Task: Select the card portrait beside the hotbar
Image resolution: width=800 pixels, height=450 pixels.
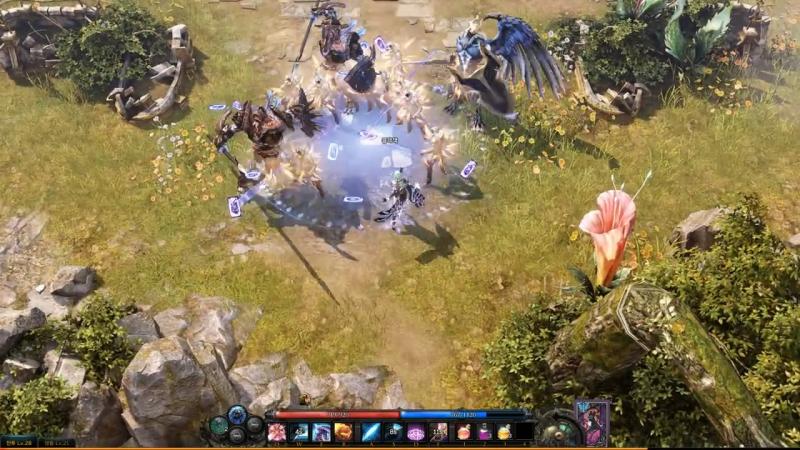Action: point(592,421)
